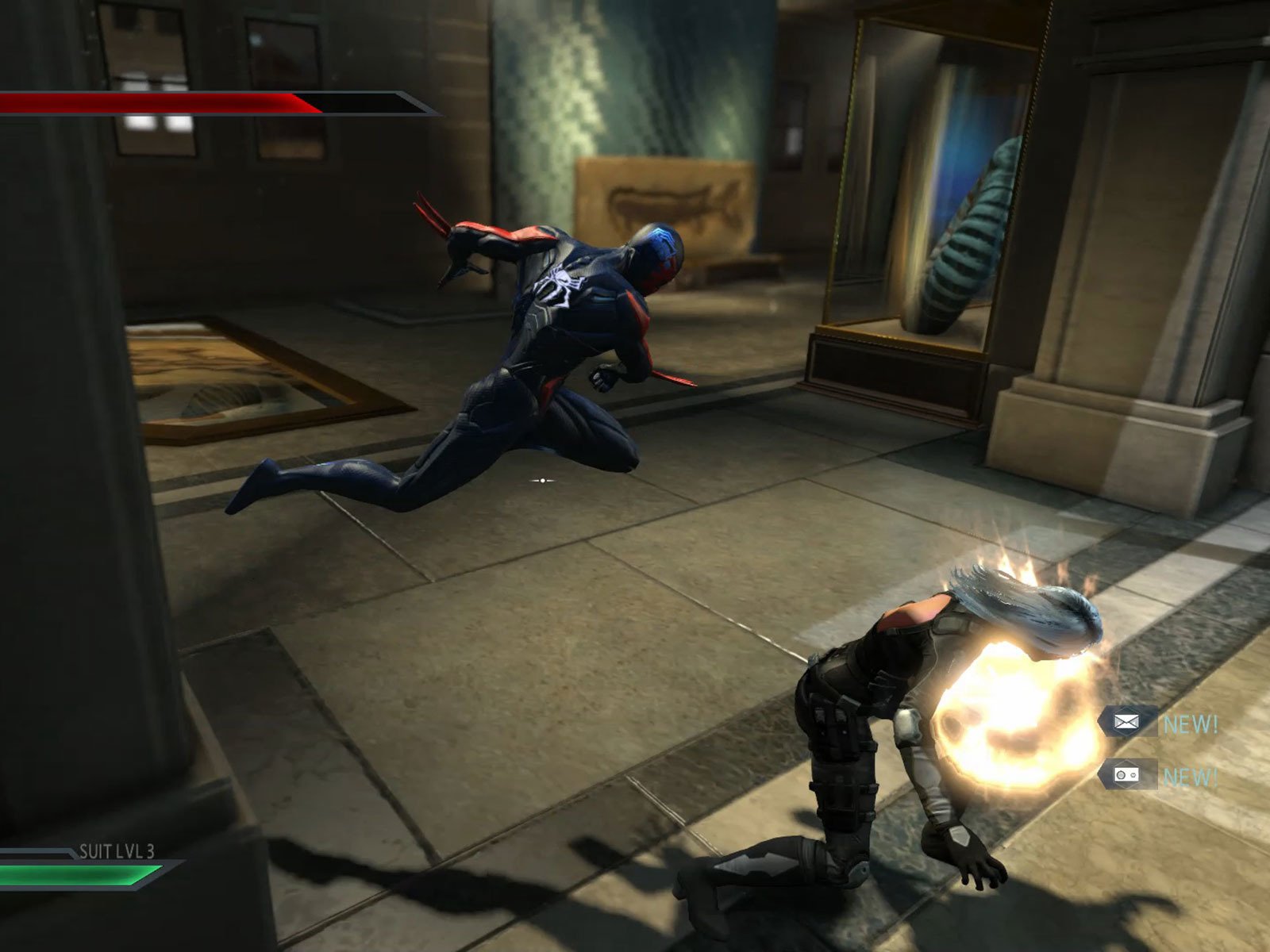This screenshot has height=952, width=1270.
Task: Click the red enemy health bar
Action: coord(151,102)
